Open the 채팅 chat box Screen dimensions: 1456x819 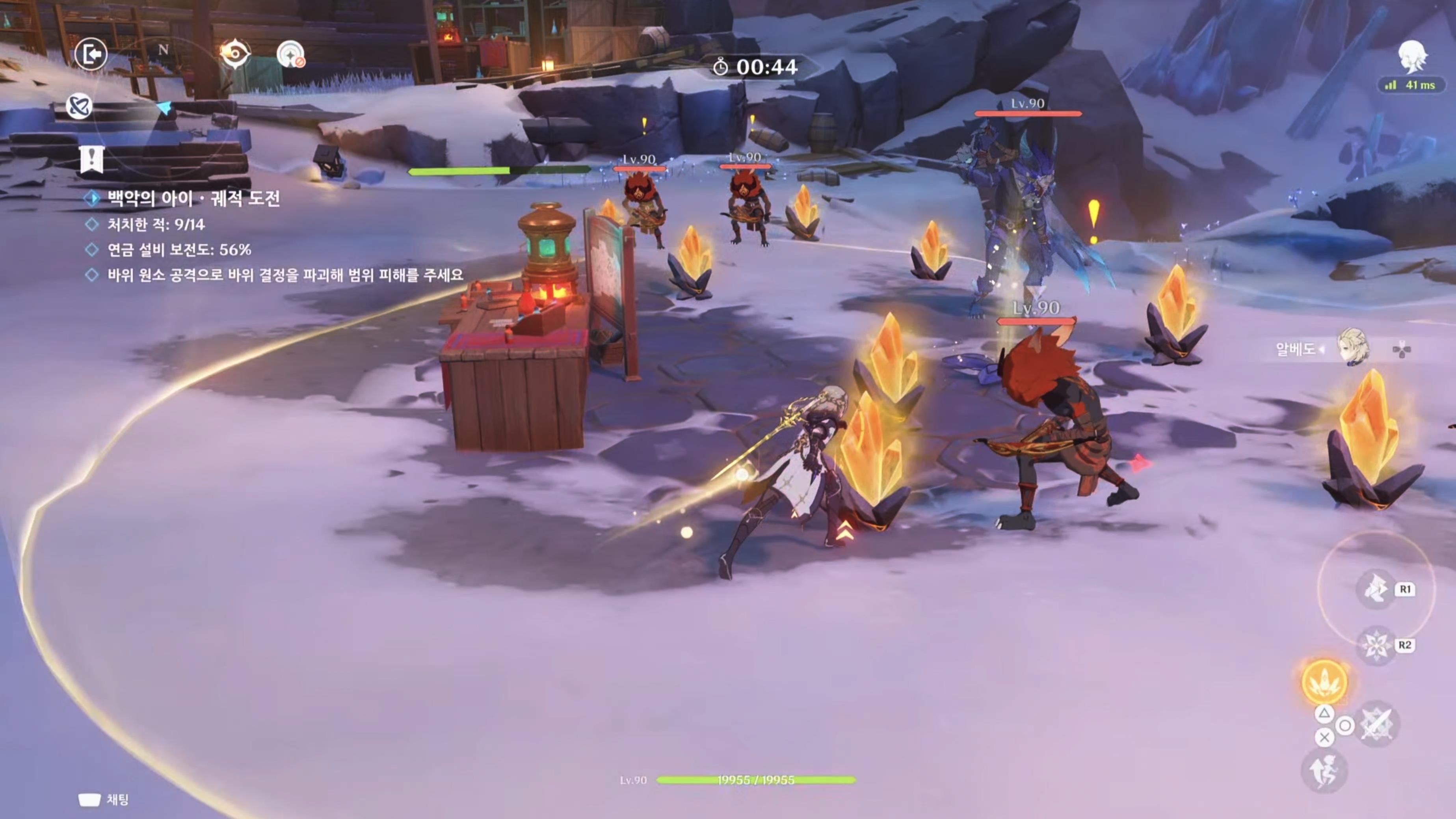point(104,800)
